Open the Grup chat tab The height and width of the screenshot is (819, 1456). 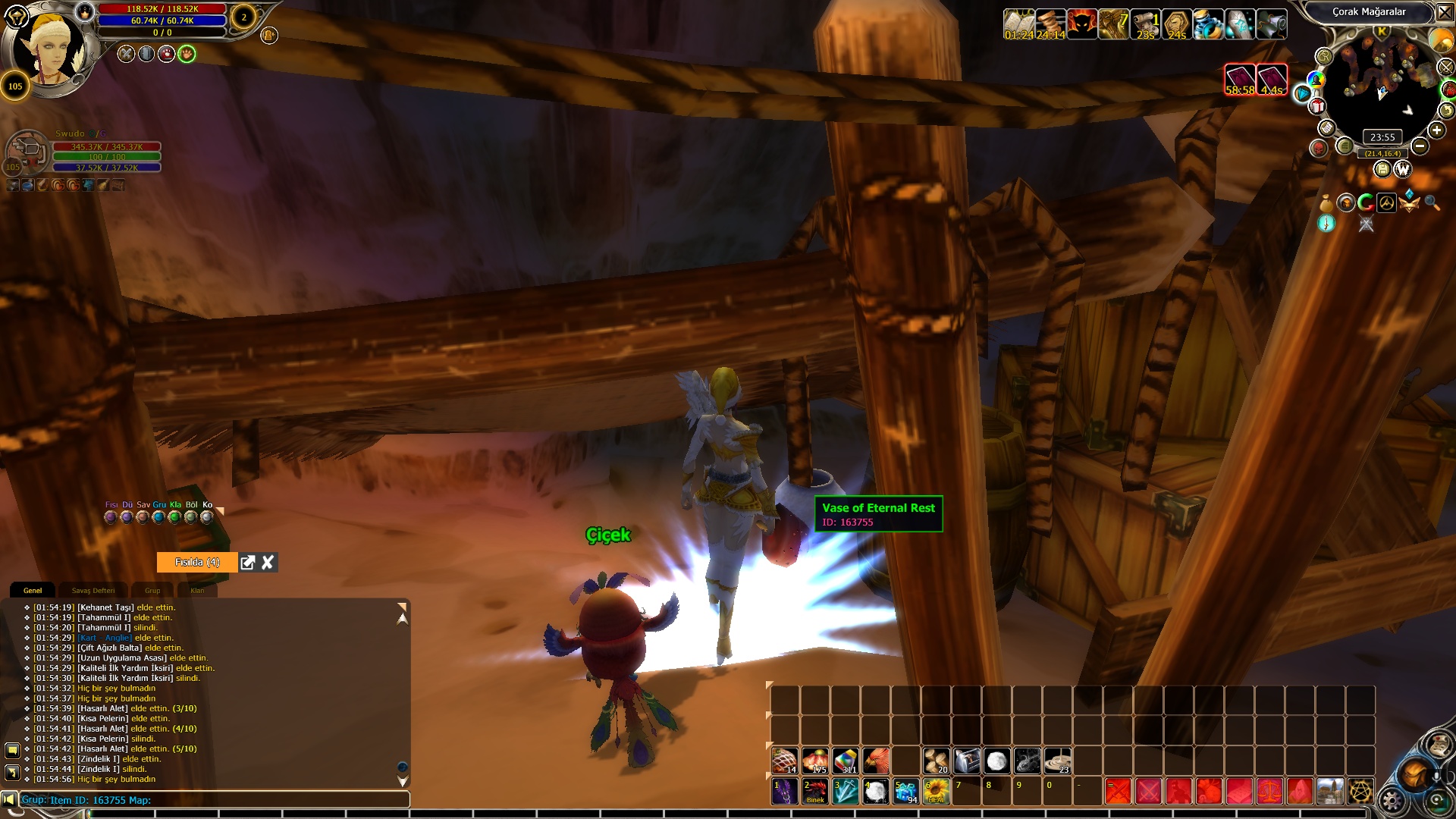tap(152, 591)
